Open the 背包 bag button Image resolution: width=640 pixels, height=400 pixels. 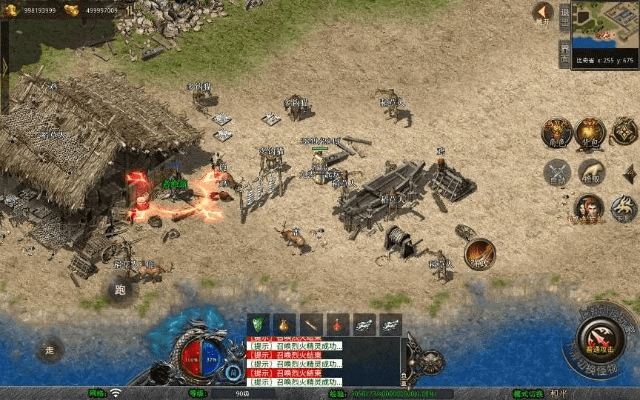[590, 133]
